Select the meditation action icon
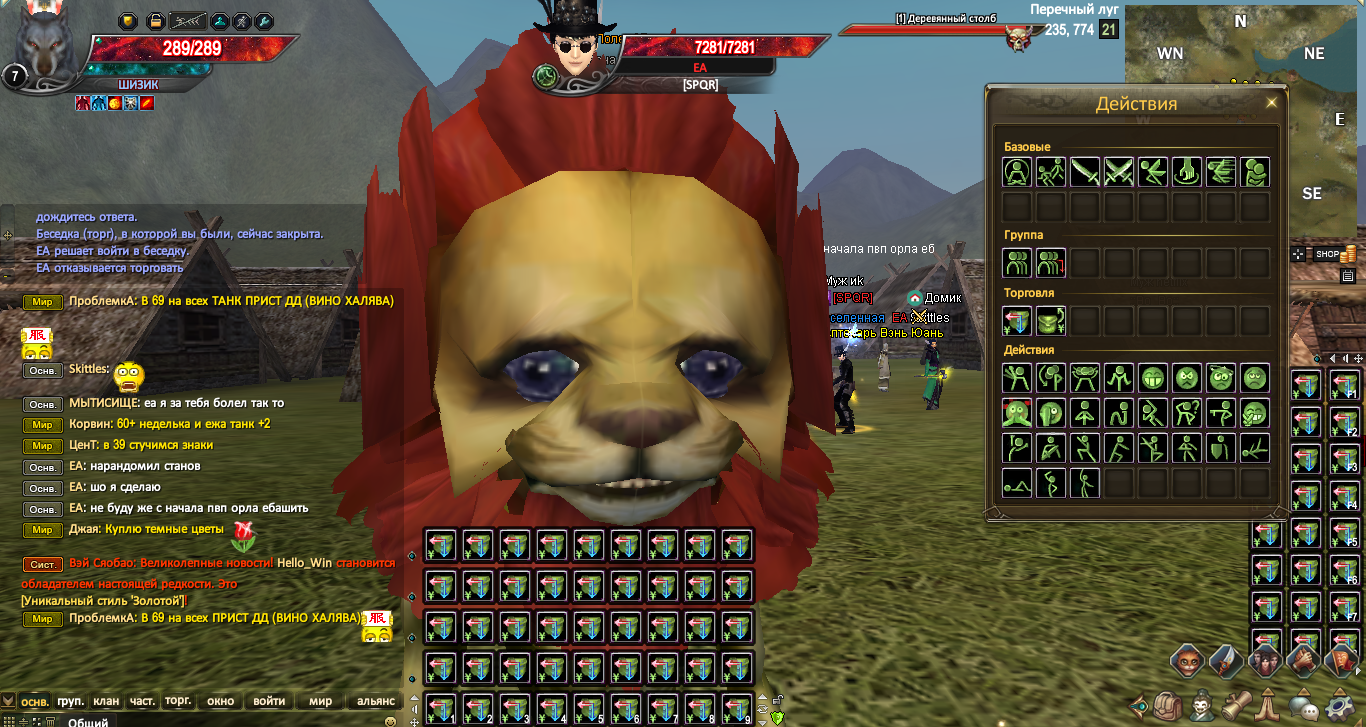 (x=1018, y=172)
